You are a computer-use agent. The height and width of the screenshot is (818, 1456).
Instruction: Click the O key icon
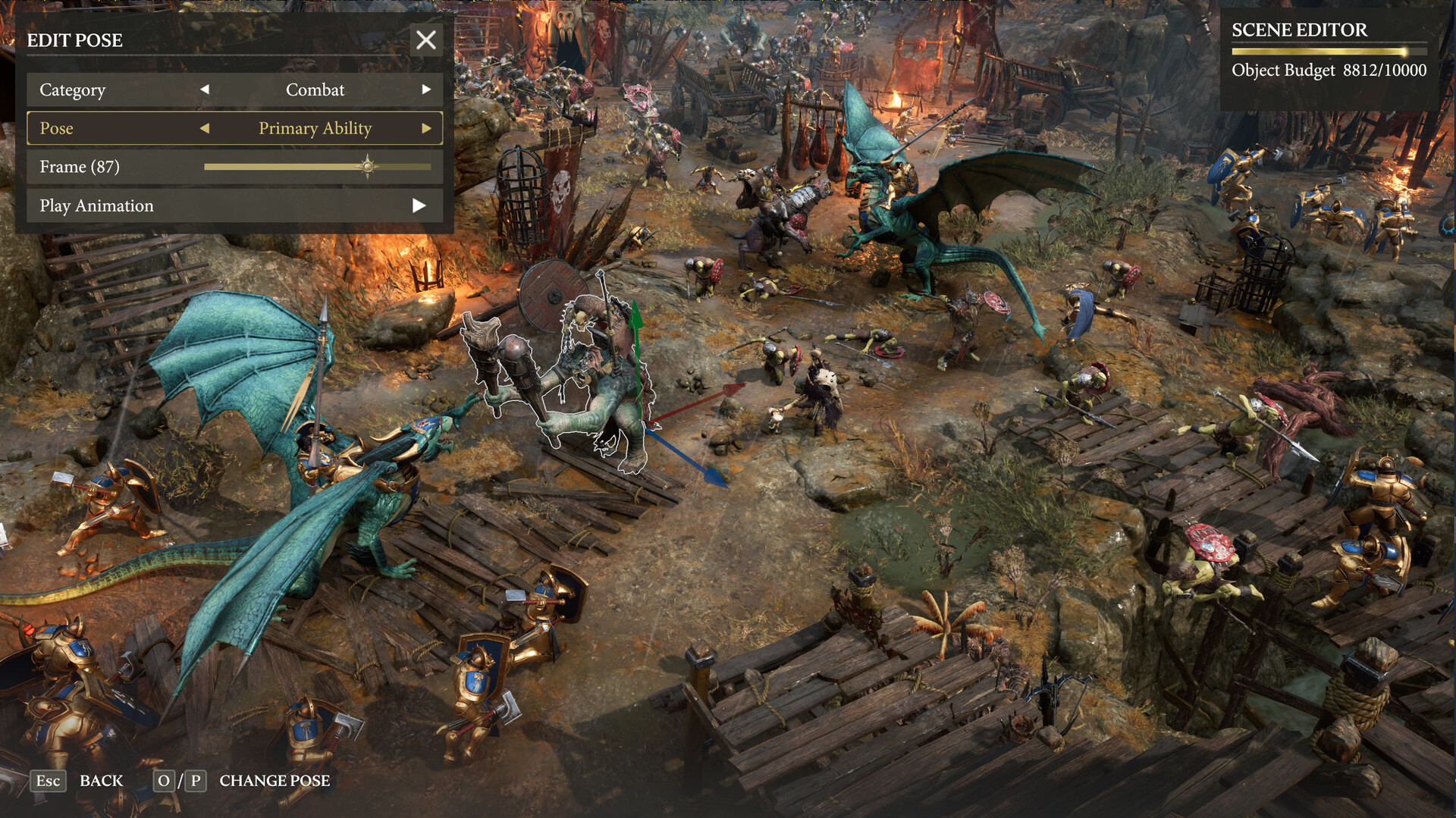164,781
